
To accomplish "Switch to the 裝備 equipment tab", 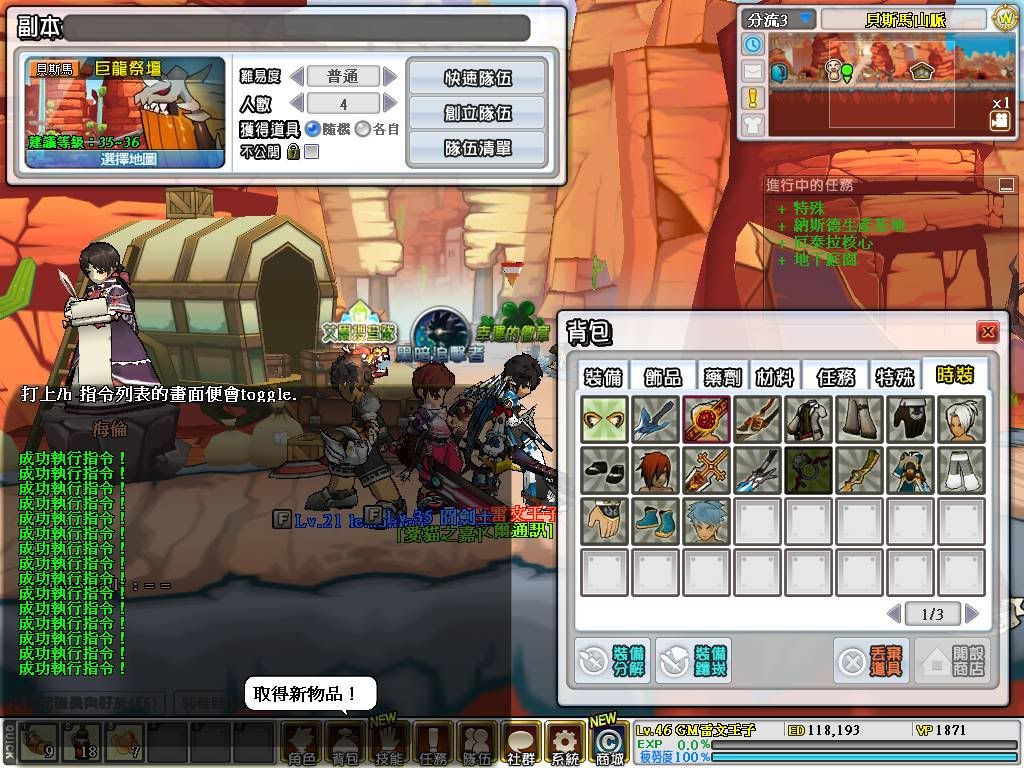I will [x=601, y=376].
